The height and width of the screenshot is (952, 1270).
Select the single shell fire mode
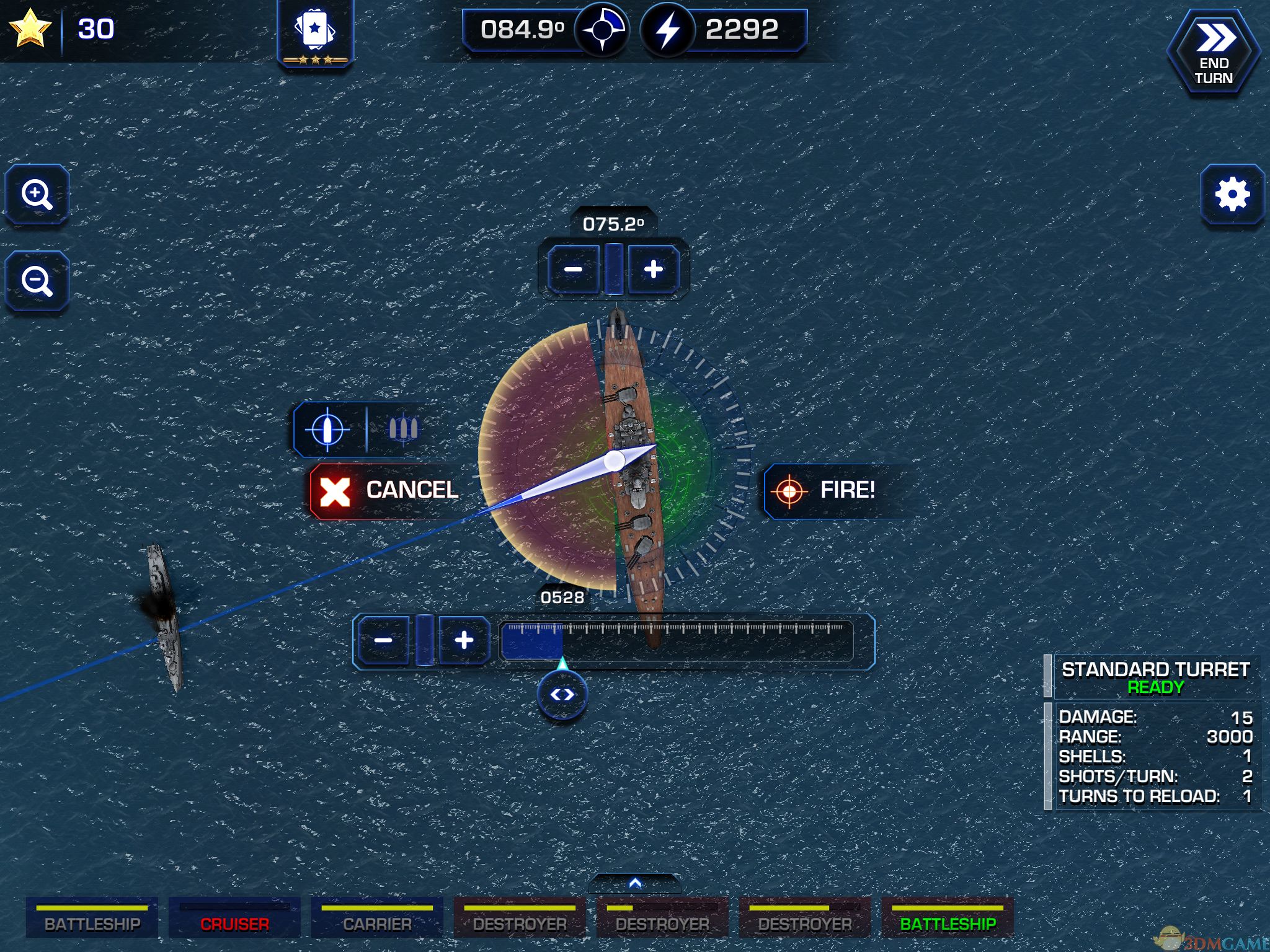[x=327, y=428]
